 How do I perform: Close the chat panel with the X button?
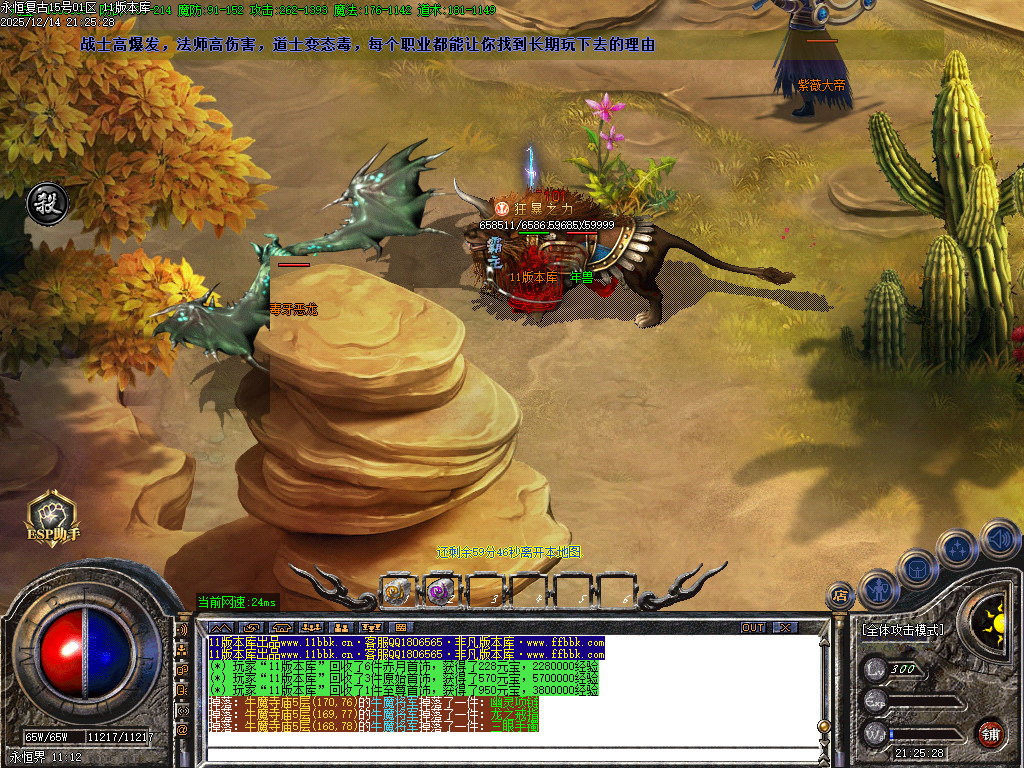(786, 627)
